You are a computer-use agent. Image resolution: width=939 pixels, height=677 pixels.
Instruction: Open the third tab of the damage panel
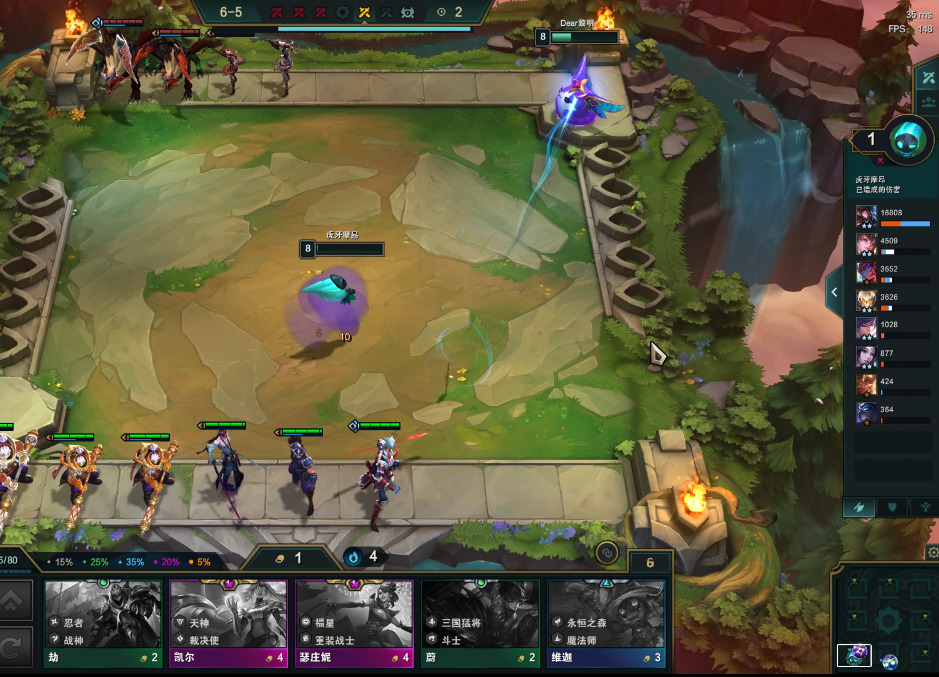tap(926, 508)
